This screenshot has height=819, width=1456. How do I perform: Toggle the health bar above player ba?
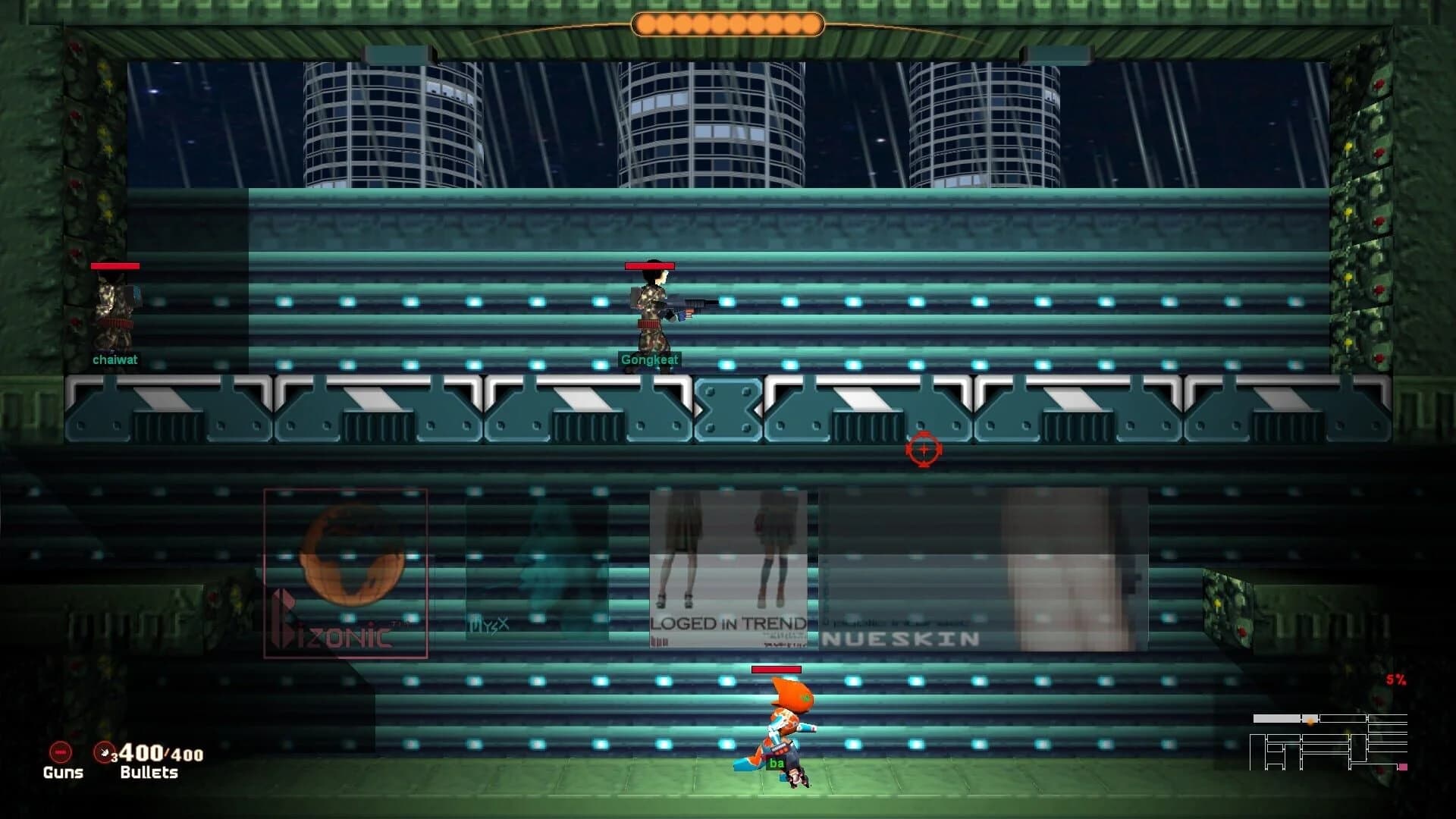click(x=775, y=669)
